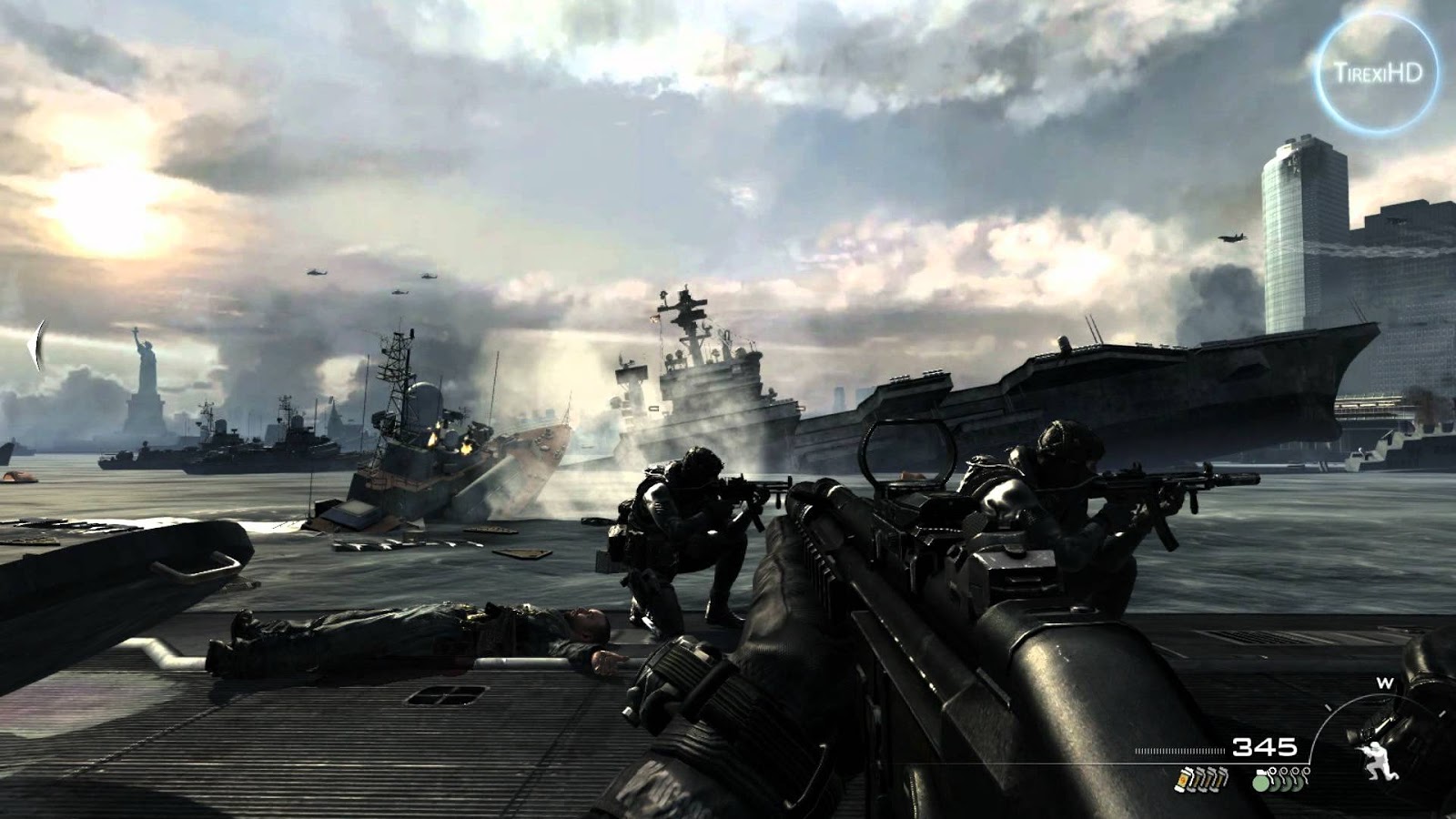
Task: Expand the ammo reserve counter display
Action: point(1265,748)
